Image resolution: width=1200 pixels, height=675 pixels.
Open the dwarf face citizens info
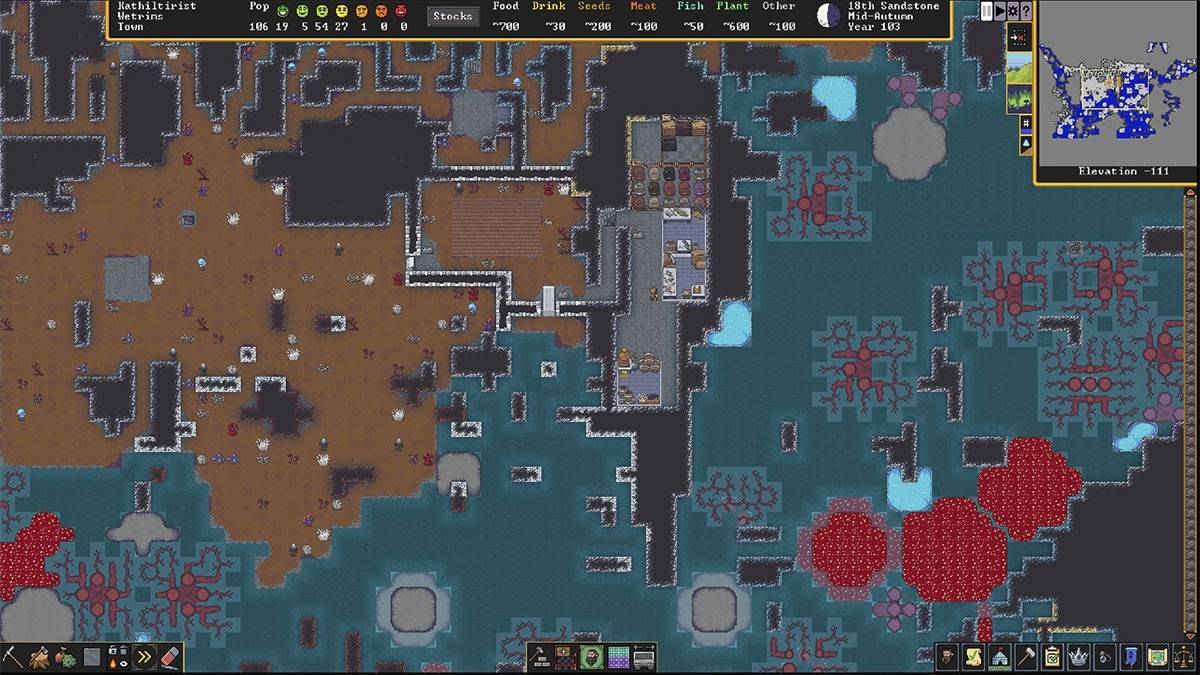point(946,657)
